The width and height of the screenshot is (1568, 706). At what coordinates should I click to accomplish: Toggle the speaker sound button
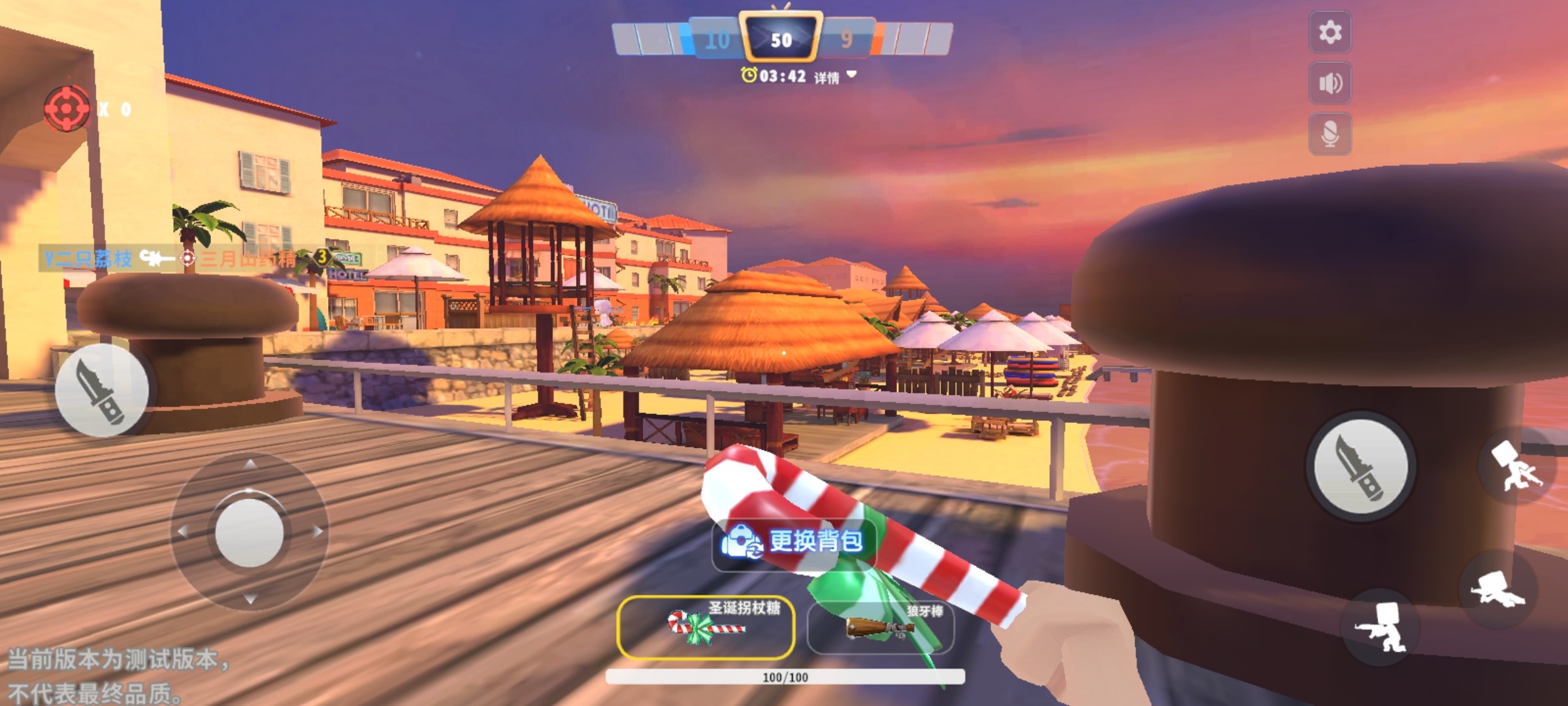tap(1330, 83)
